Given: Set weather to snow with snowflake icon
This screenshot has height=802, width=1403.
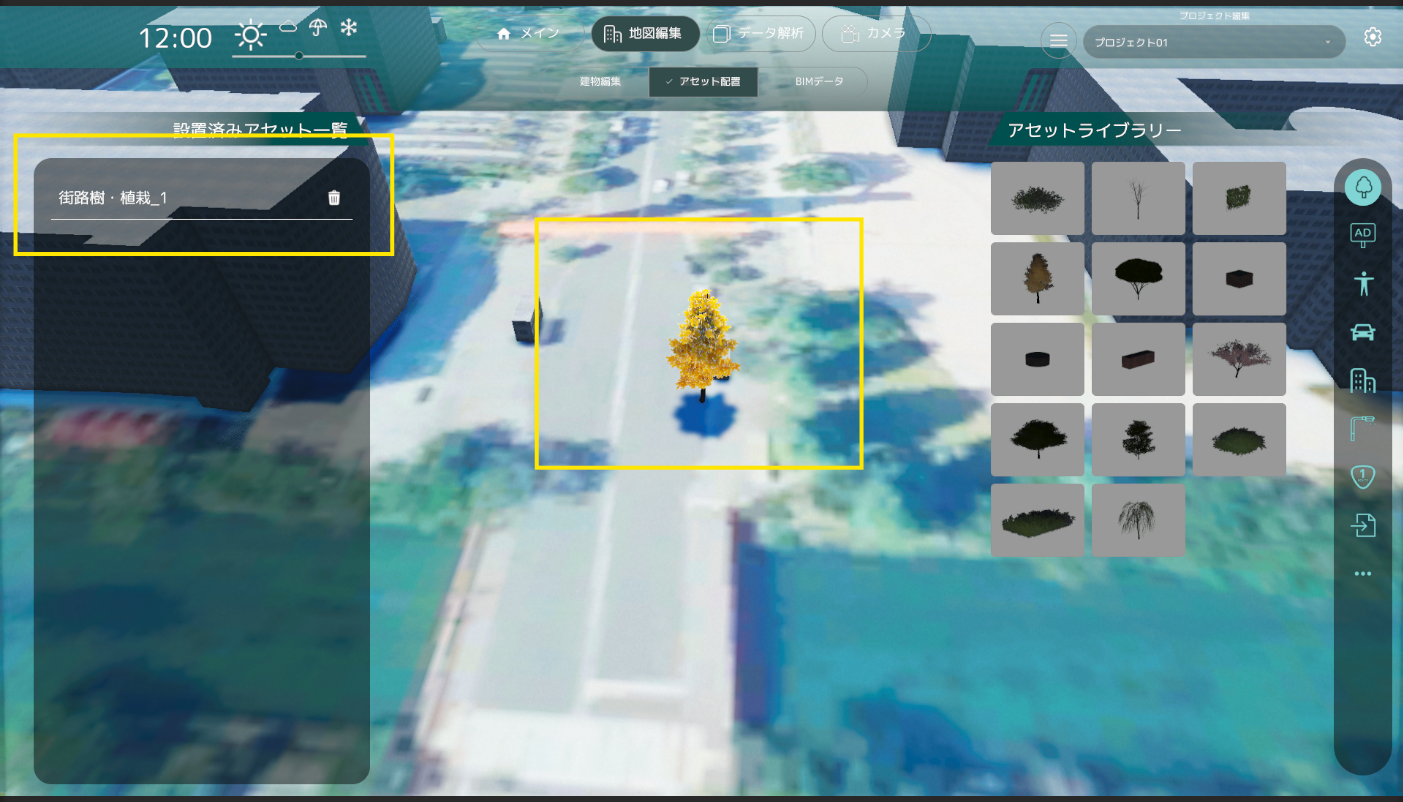Looking at the screenshot, I should tap(349, 29).
